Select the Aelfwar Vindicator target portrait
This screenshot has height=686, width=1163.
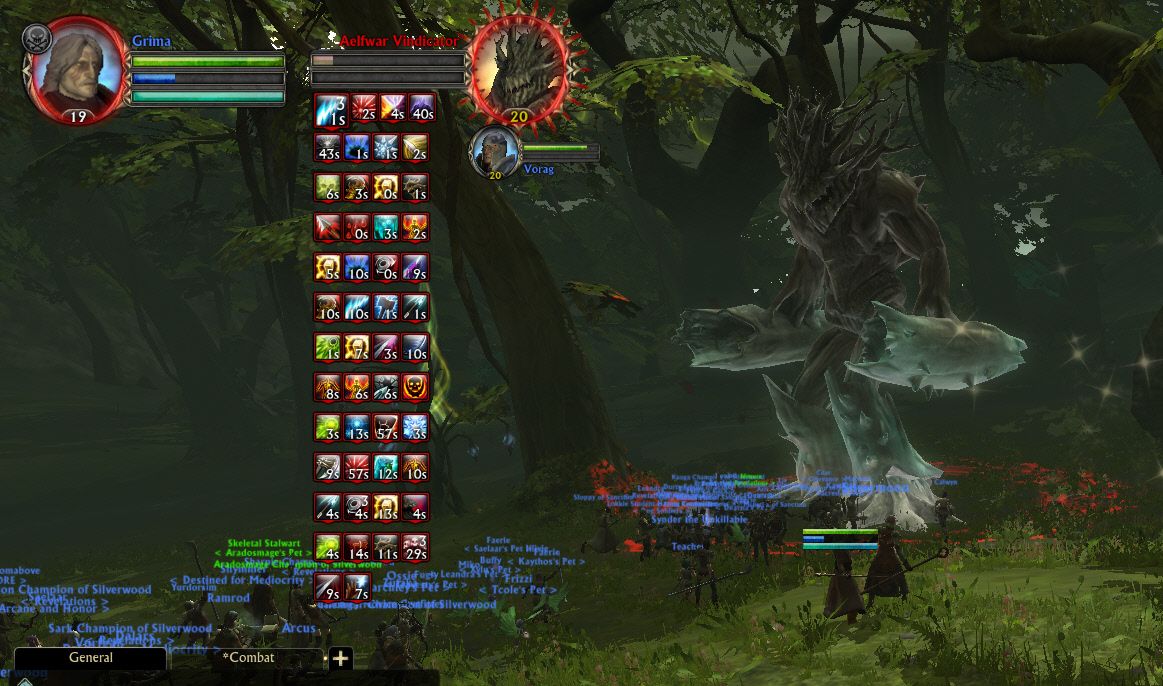tap(519, 68)
